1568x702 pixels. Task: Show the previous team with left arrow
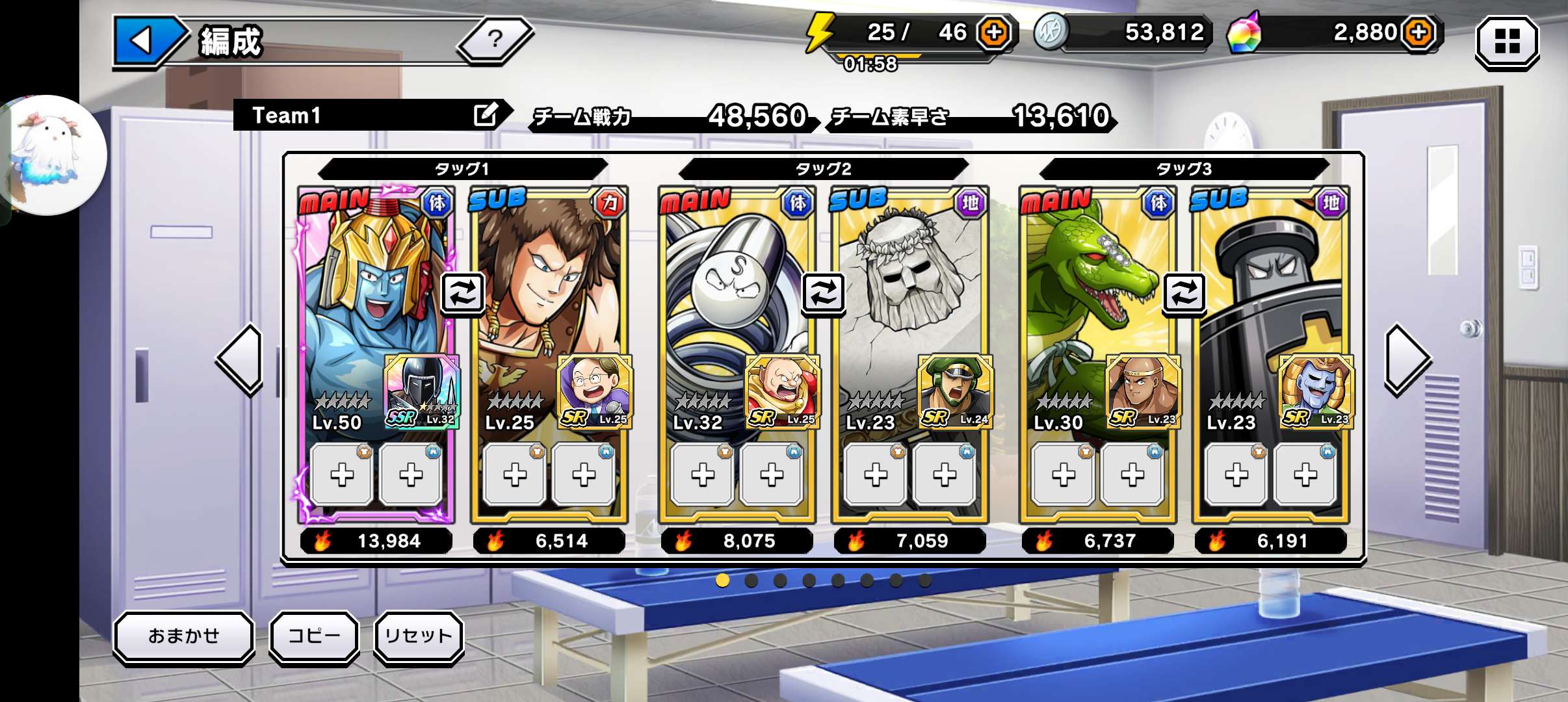pyautogui.click(x=241, y=359)
